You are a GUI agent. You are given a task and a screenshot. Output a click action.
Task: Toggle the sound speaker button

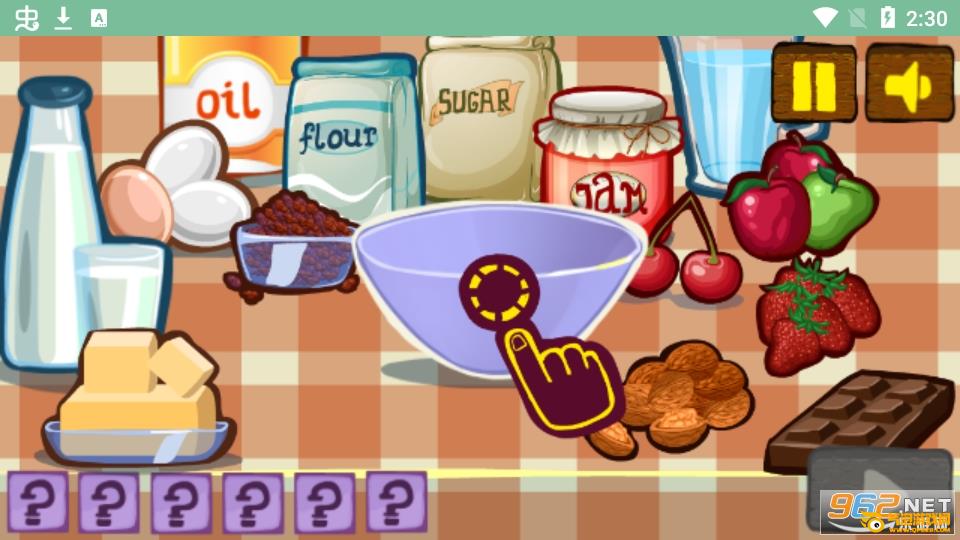(x=909, y=84)
